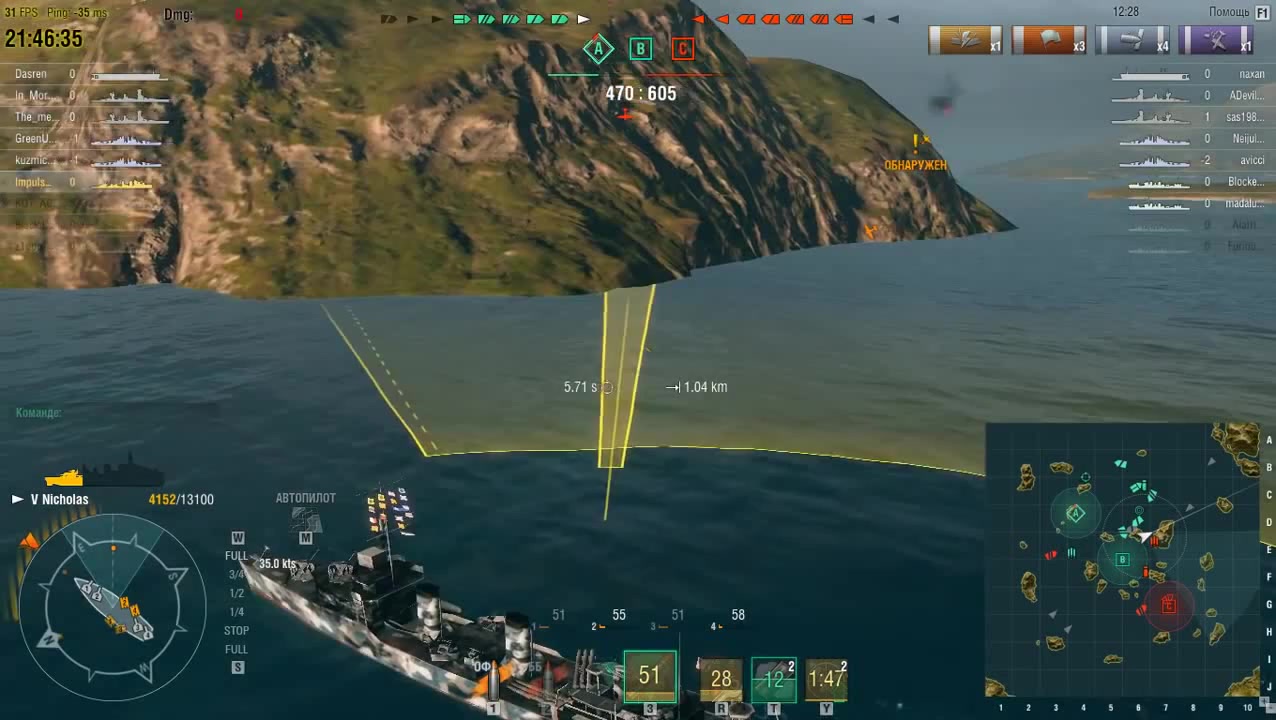Activate the consumable with the 1:47 timer
The width and height of the screenshot is (1276, 720).
point(826,679)
